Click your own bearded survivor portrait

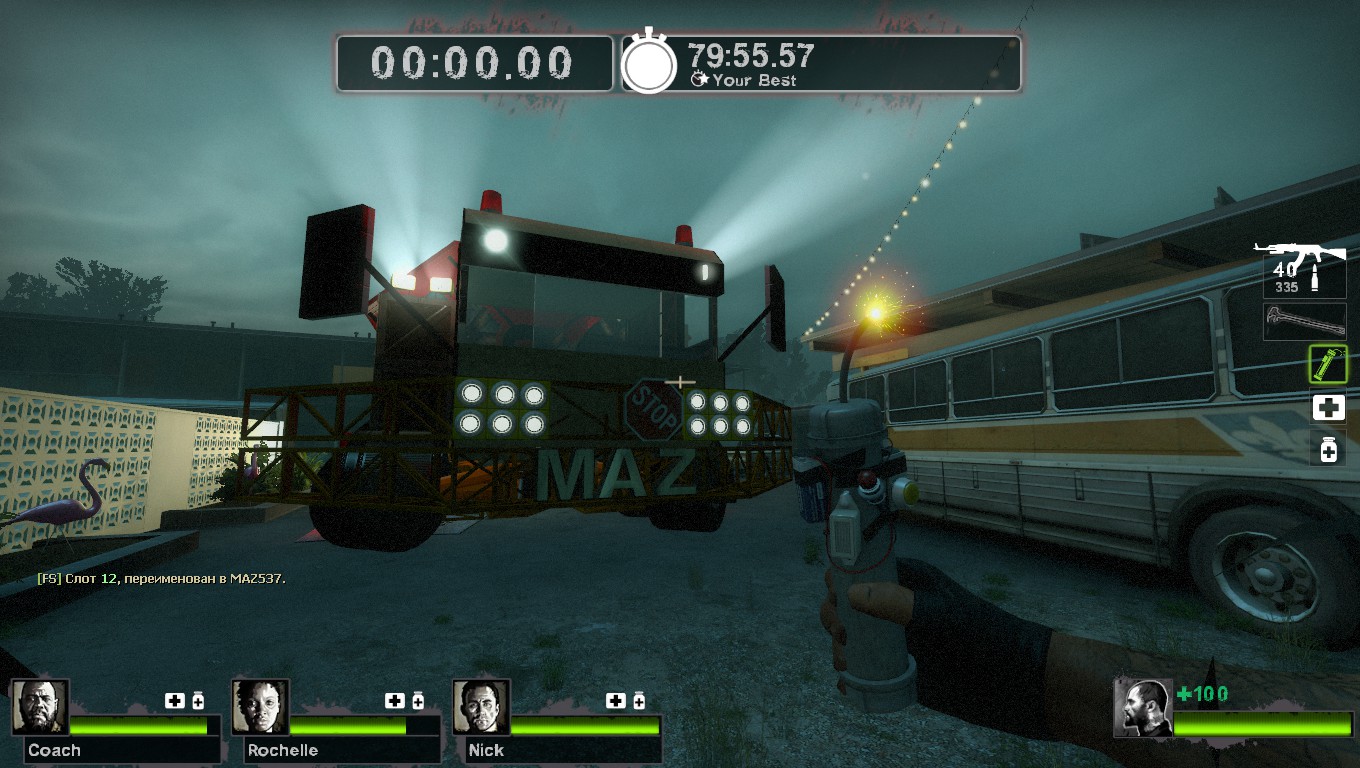[x=1143, y=708]
